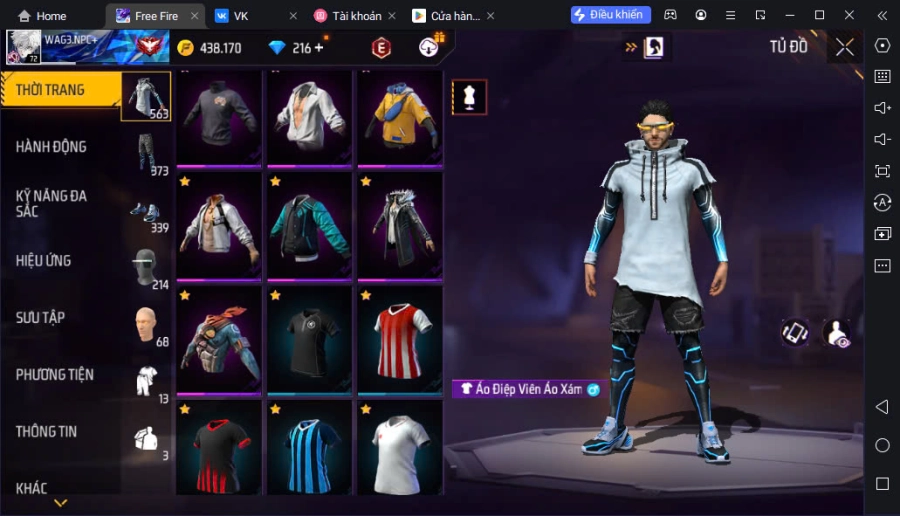
Task: Choose the red and white striped jersey
Action: tap(399, 338)
